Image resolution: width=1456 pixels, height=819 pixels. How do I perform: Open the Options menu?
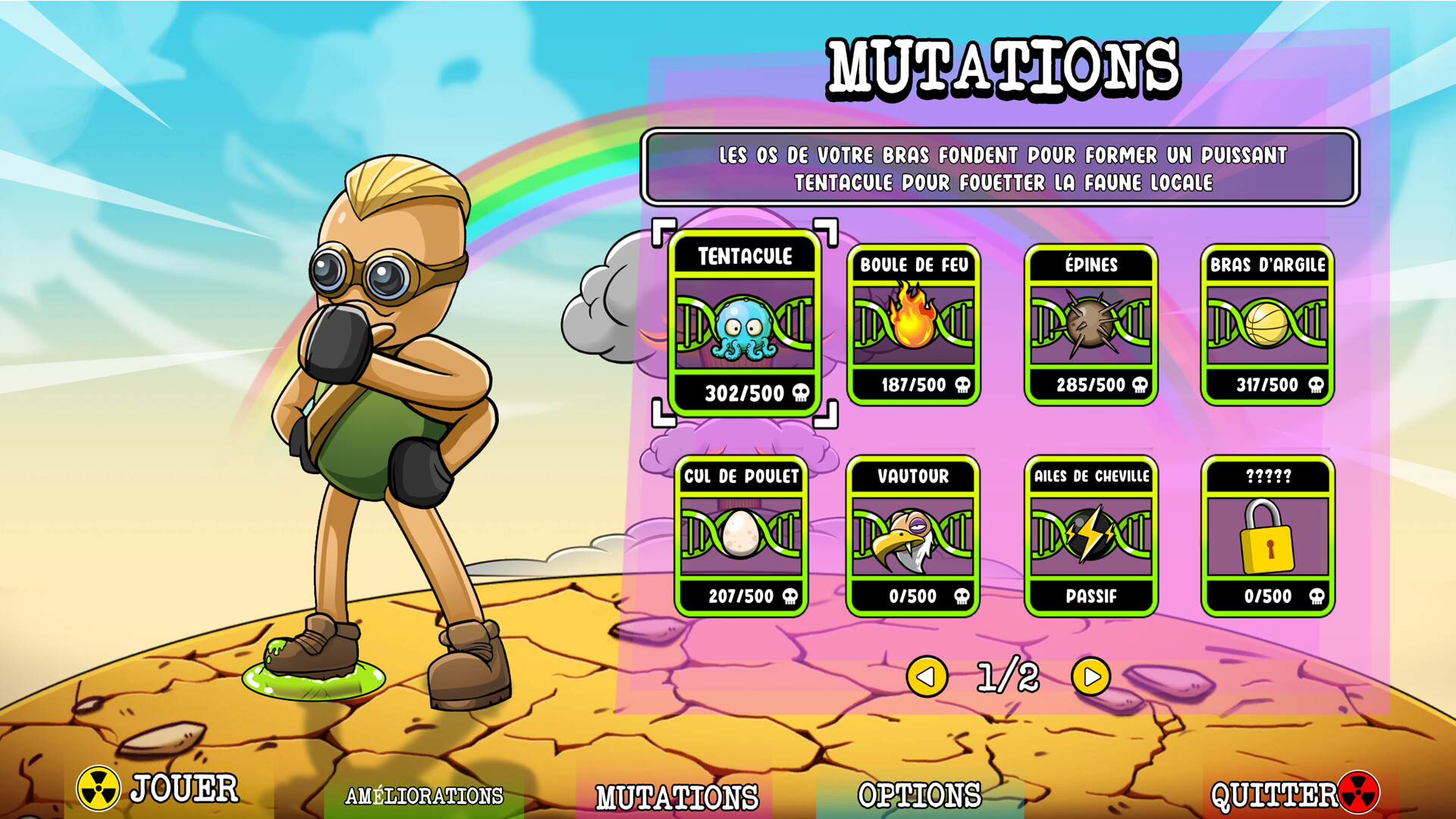(919, 795)
